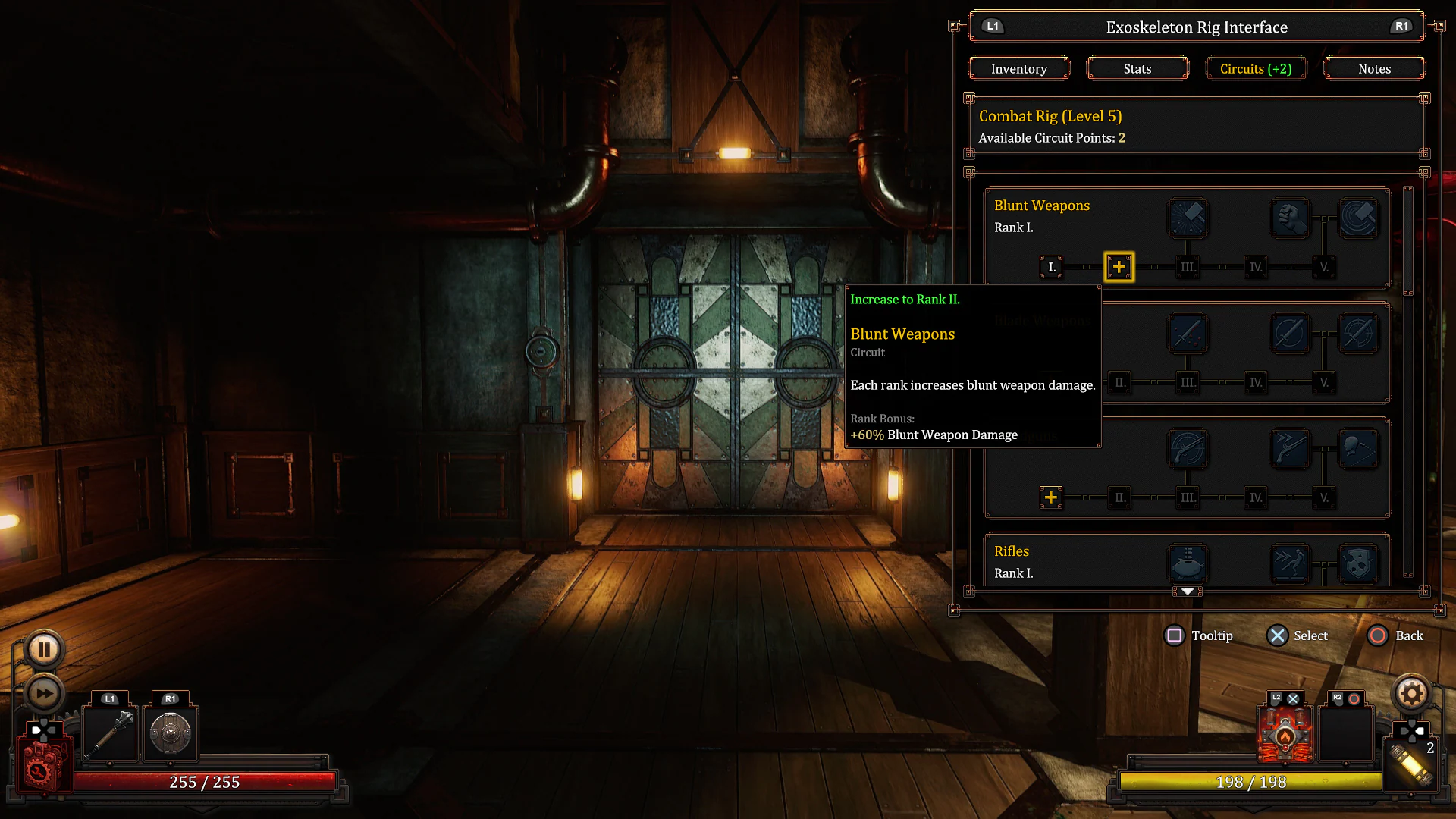Open the Inventory tab
This screenshot has height=819, width=1456.
coord(1018,68)
